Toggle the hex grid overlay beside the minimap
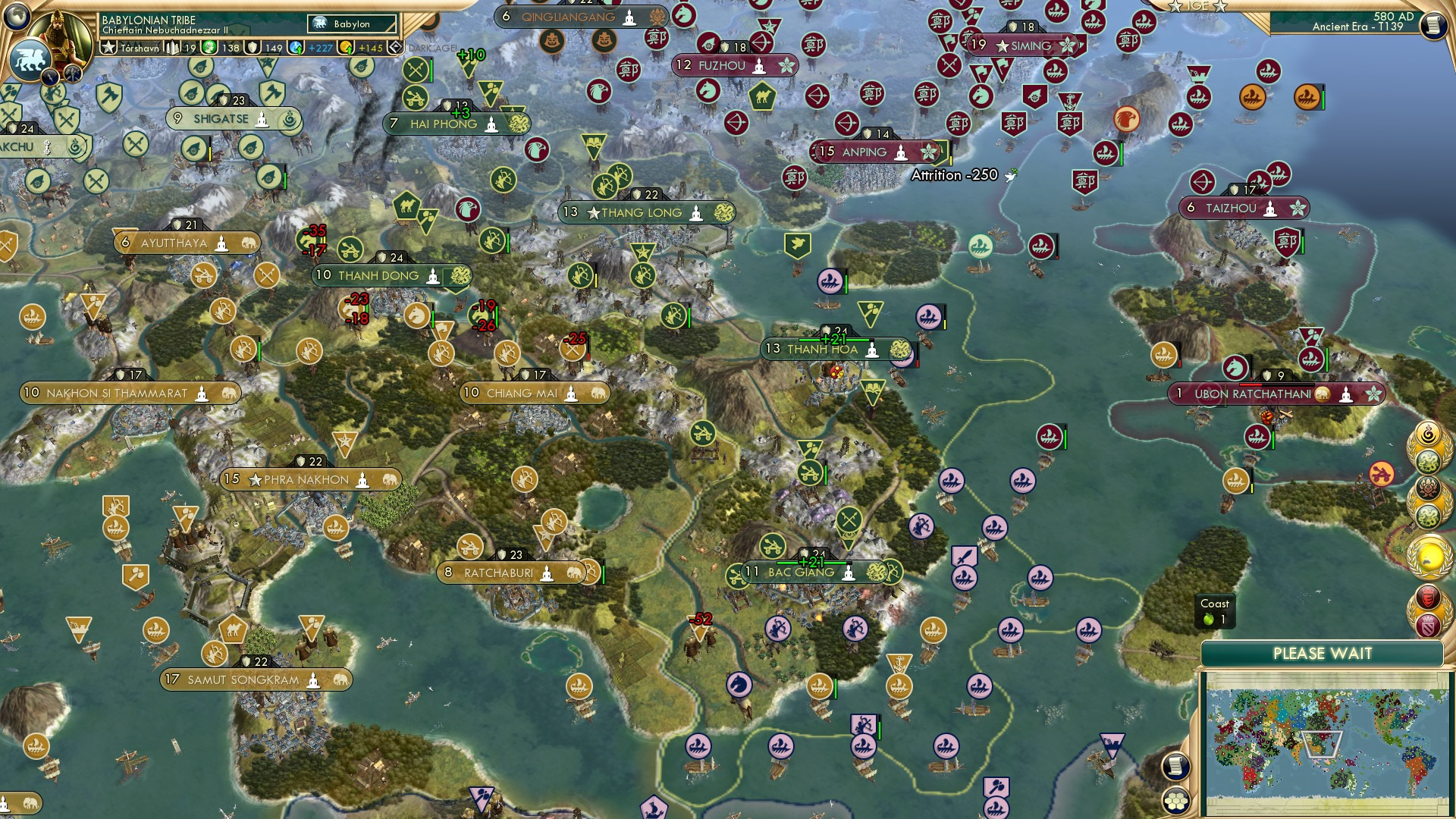This screenshot has width=1456, height=819. [1175, 800]
